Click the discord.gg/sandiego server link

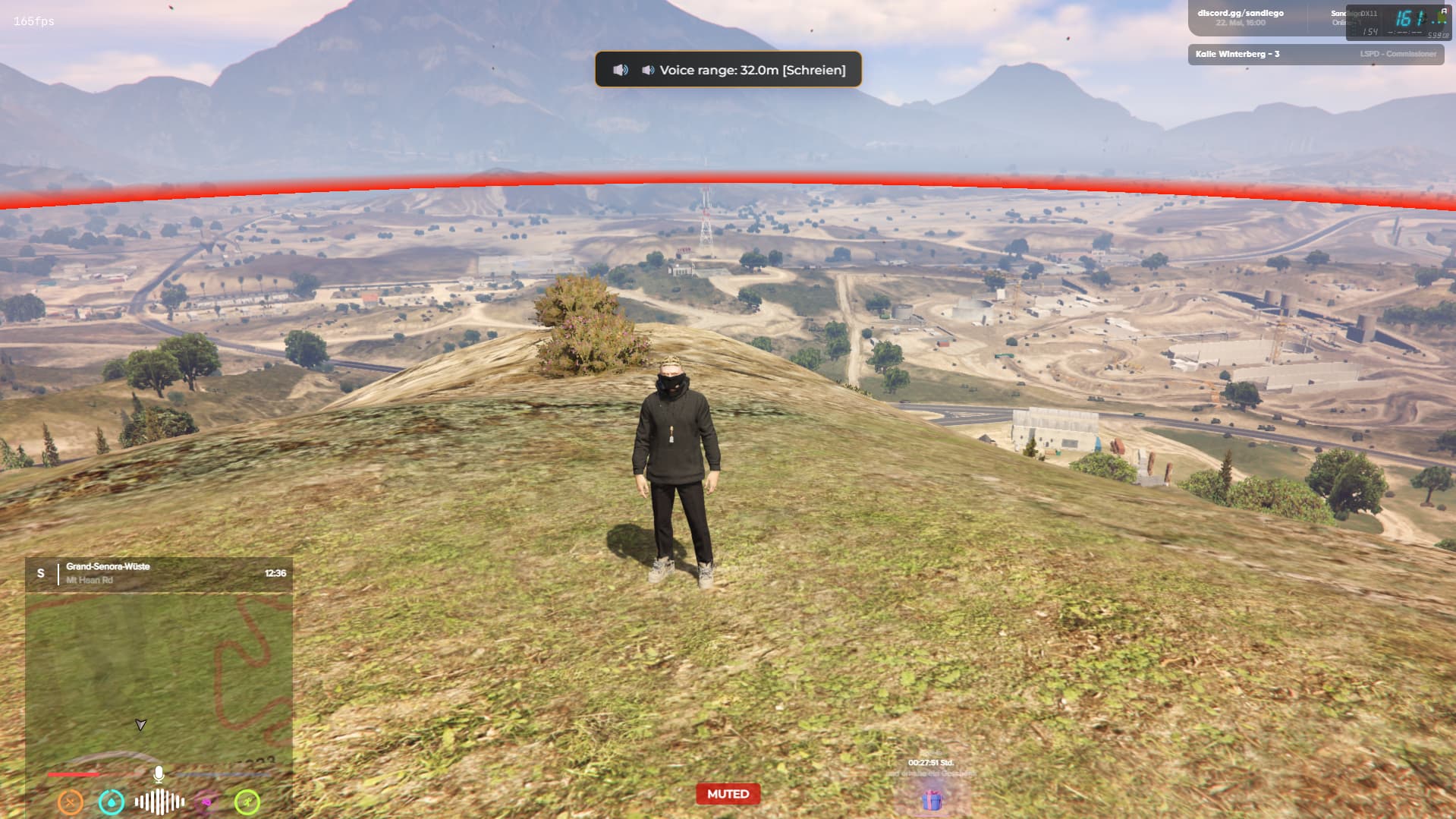tap(1241, 13)
